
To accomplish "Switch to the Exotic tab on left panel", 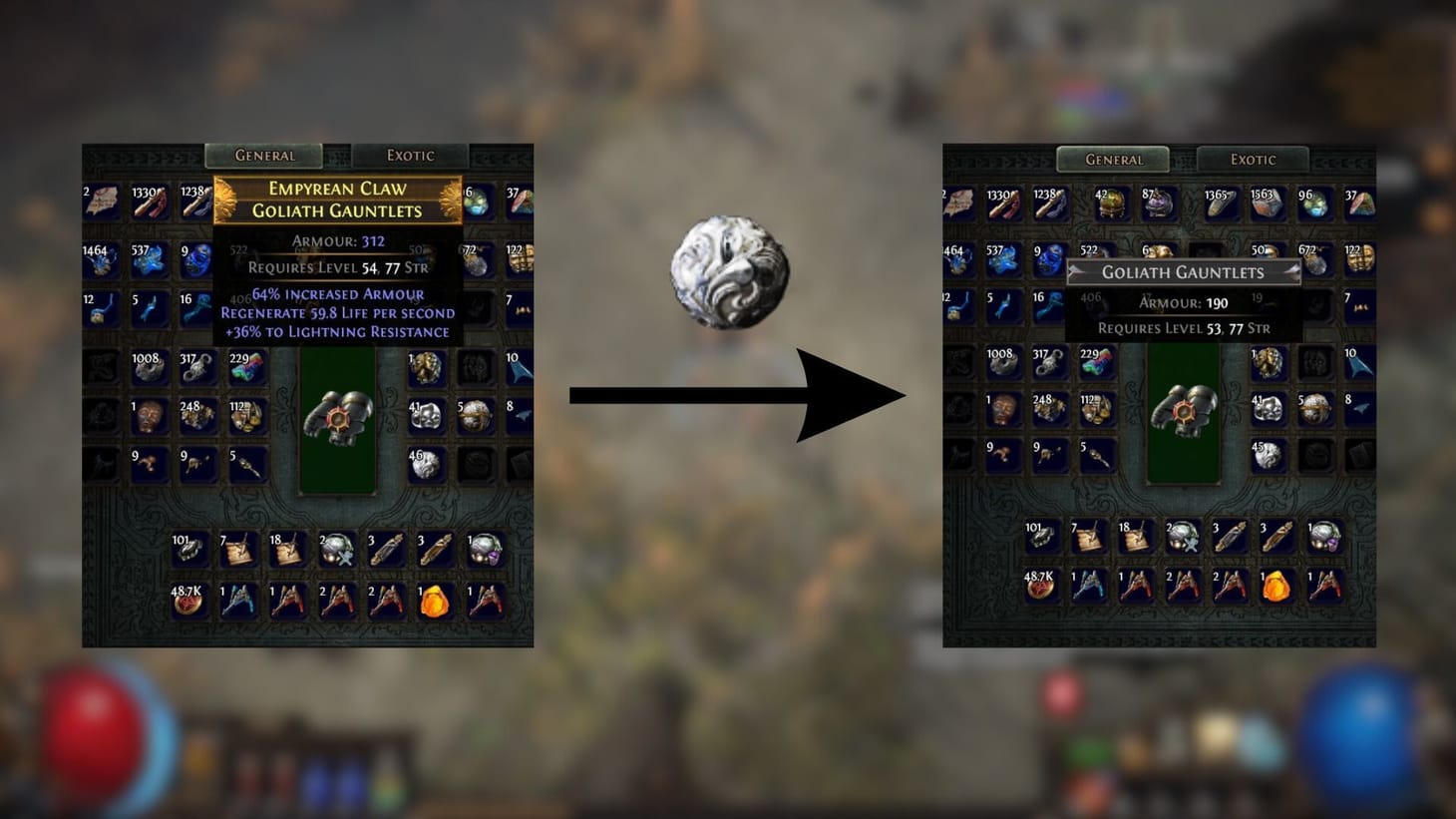I will tap(411, 156).
